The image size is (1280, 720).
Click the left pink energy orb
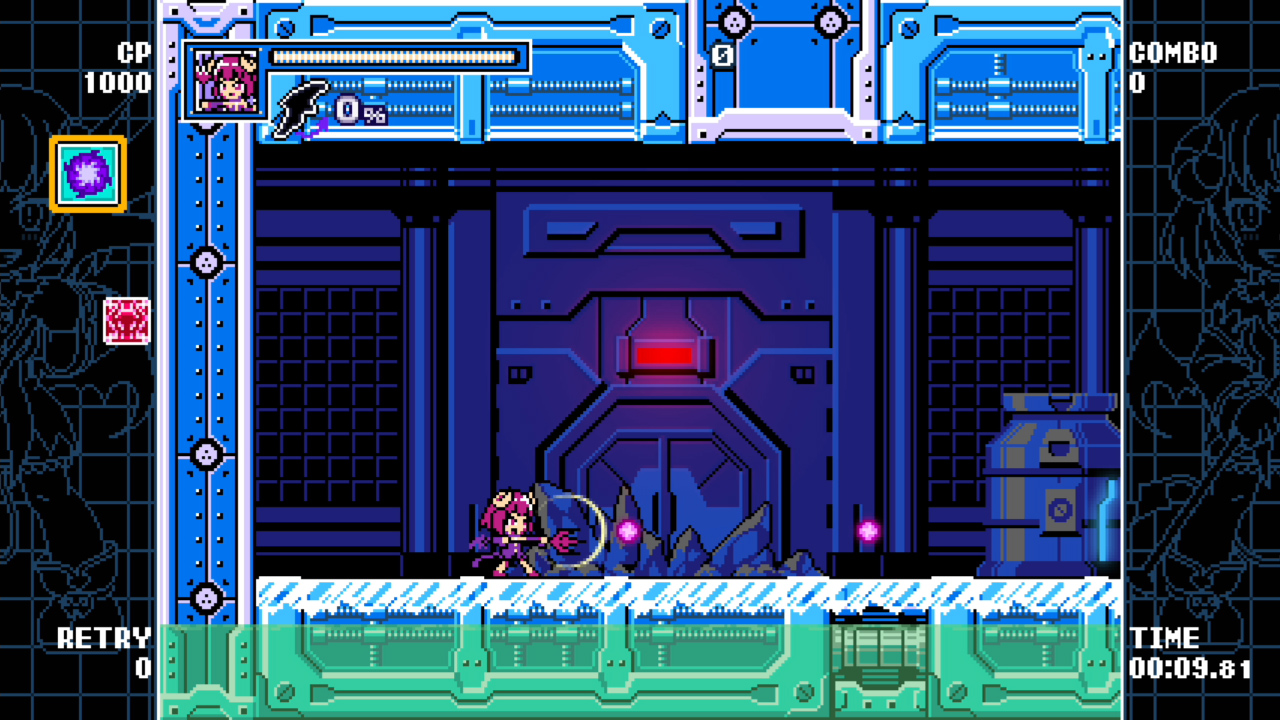click(630, 533)
